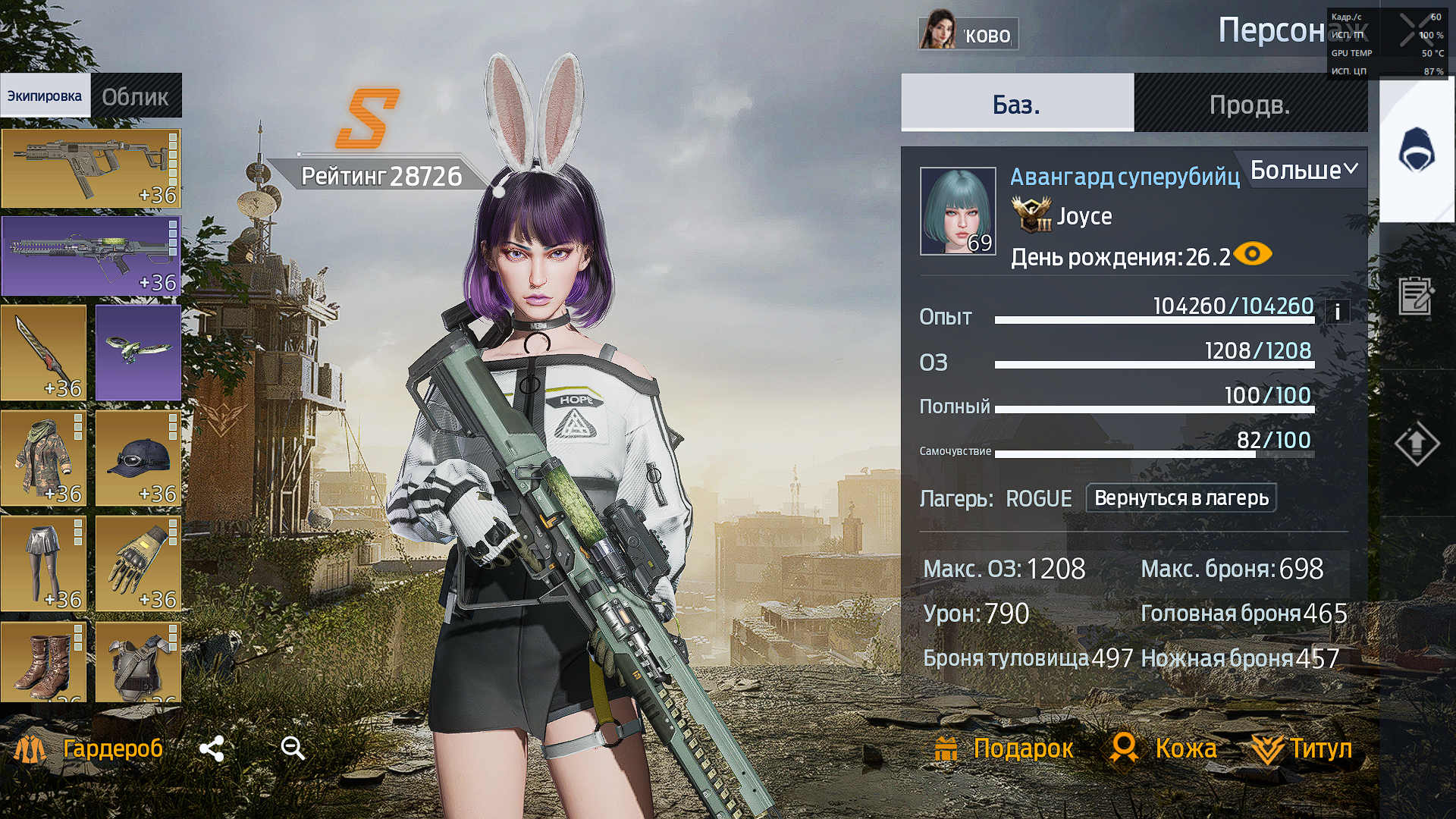This screenshot has height=819, width=1456.
Task: Click the share icon
Action: 212,749
